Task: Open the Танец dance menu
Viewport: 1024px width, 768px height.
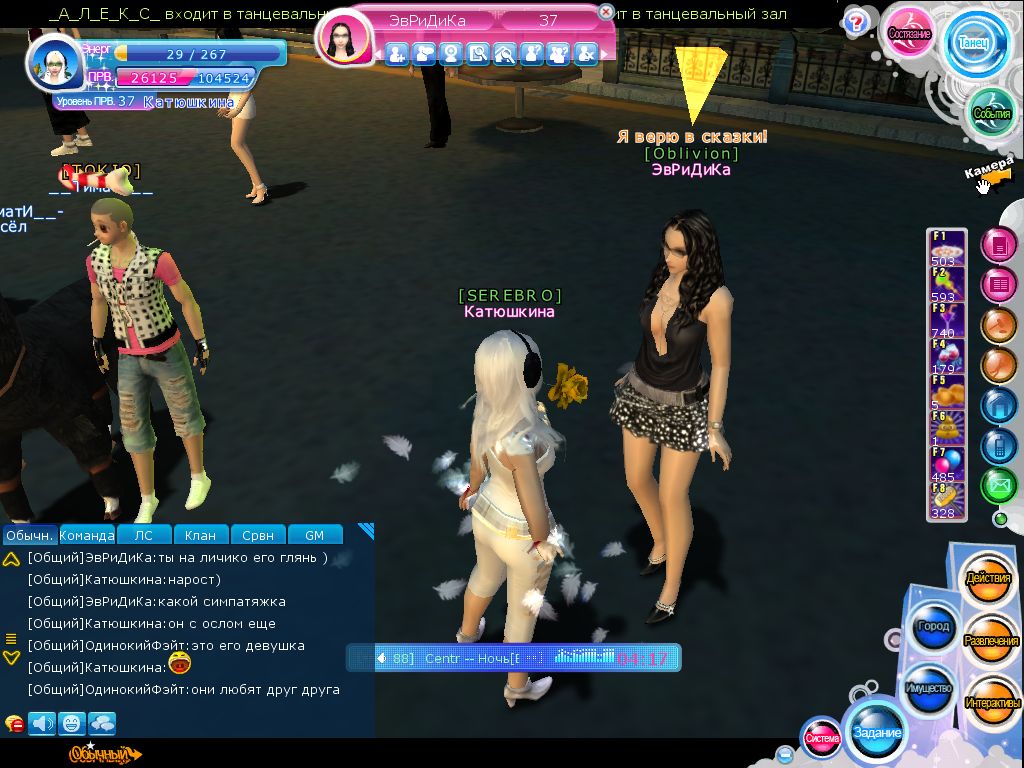Action: (976, 45)
